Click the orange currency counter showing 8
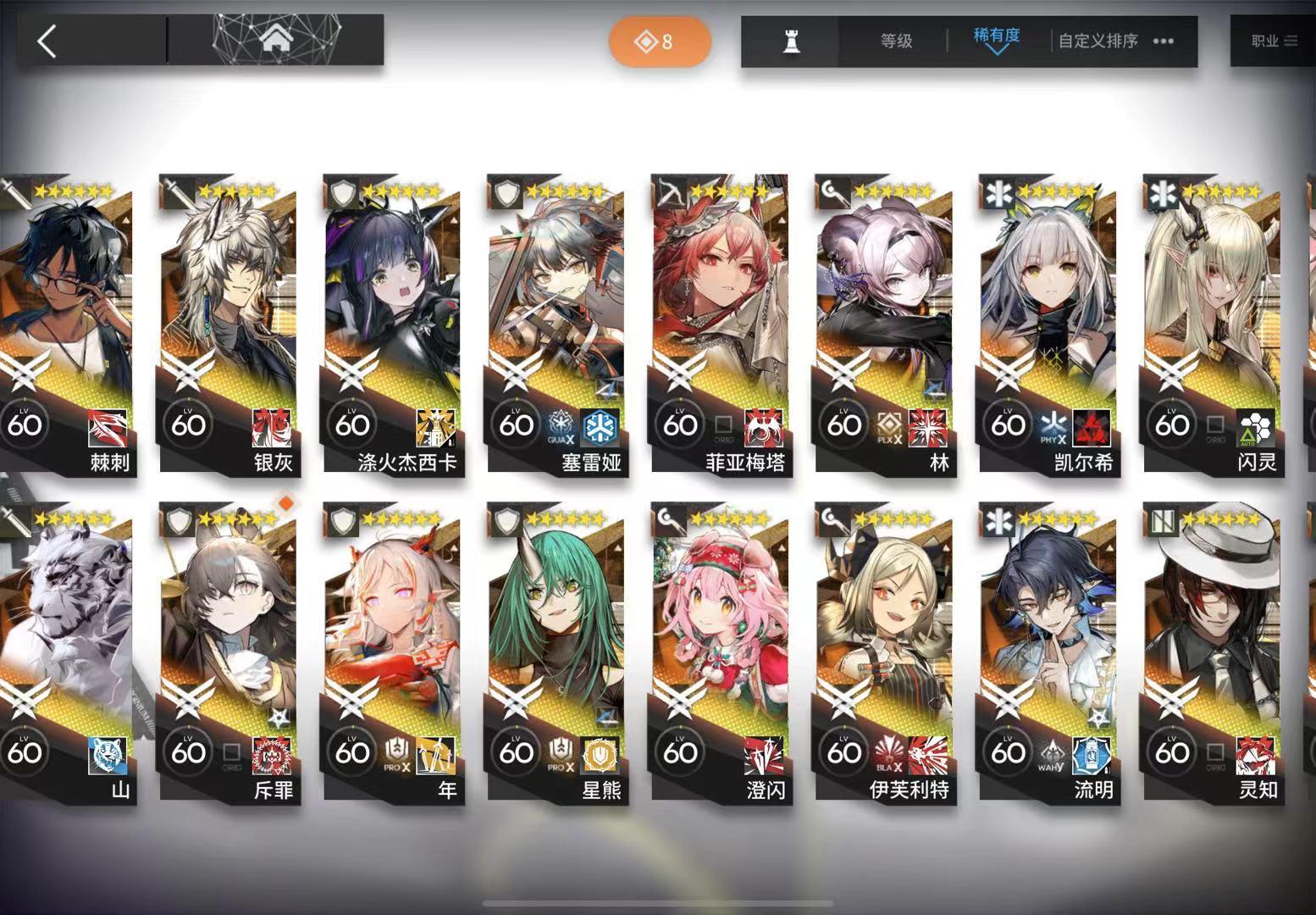 coord(660,41)
